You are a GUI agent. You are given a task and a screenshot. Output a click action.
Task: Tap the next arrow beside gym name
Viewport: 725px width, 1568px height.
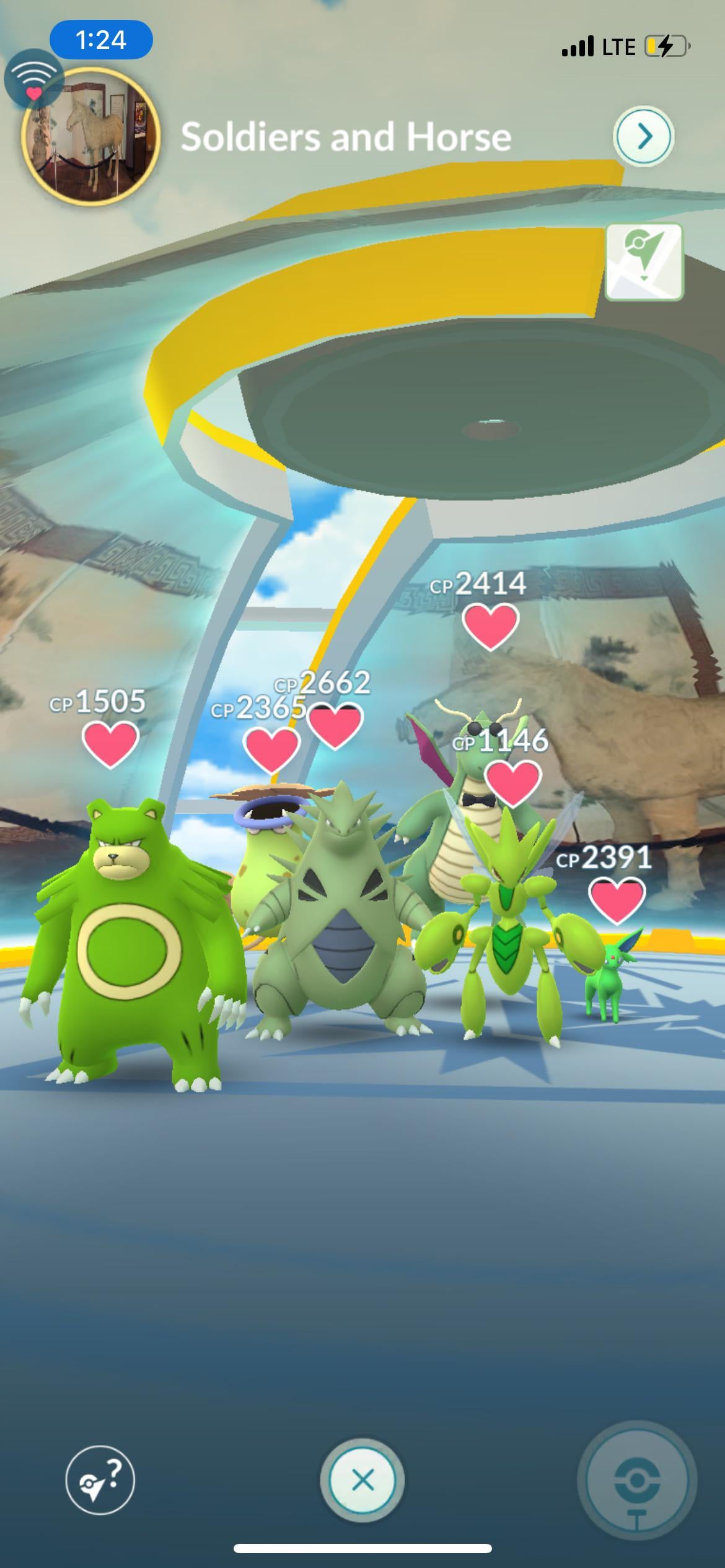coord(644,136)
